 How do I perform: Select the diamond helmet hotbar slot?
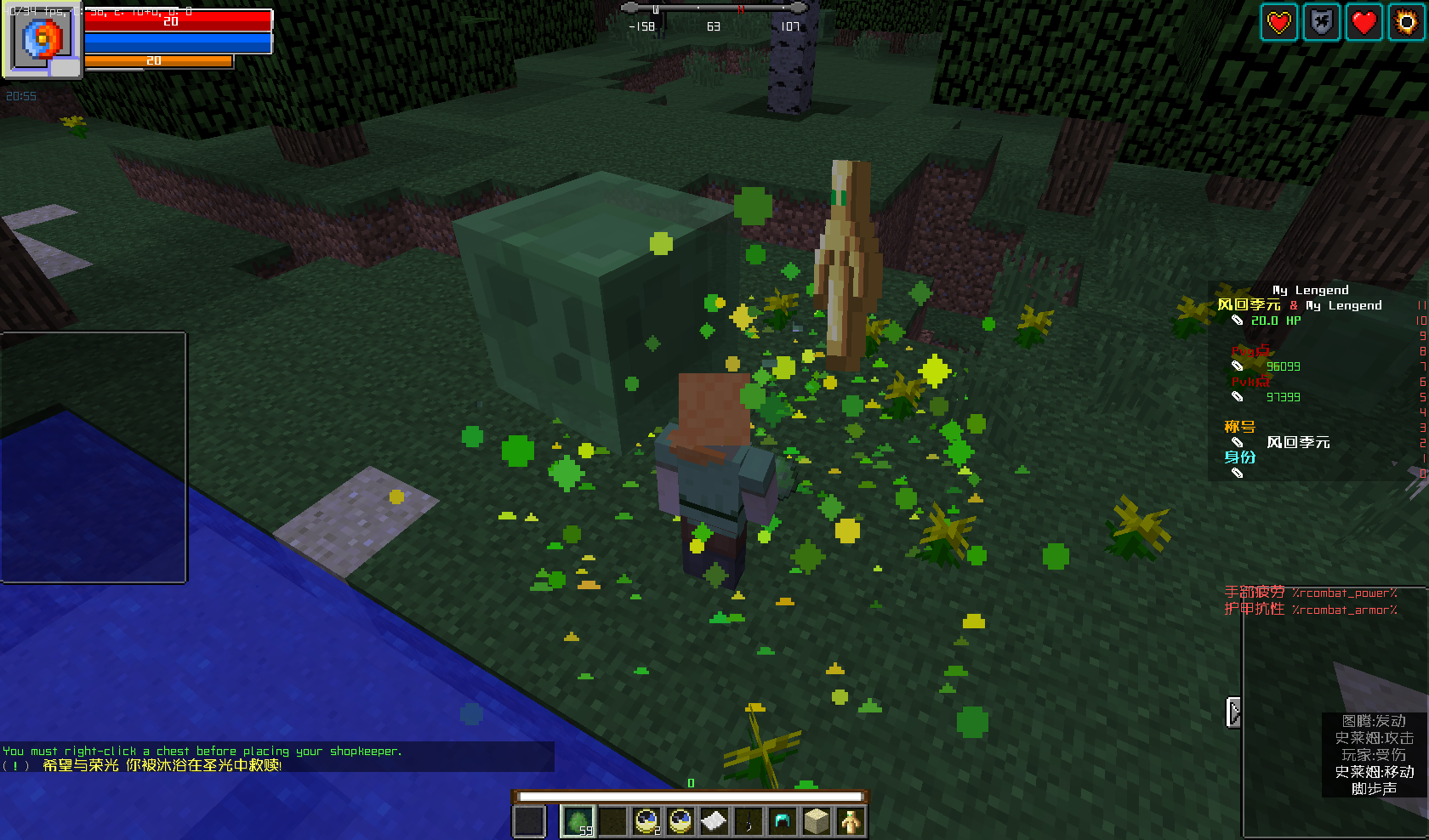(x=782, y=821)
